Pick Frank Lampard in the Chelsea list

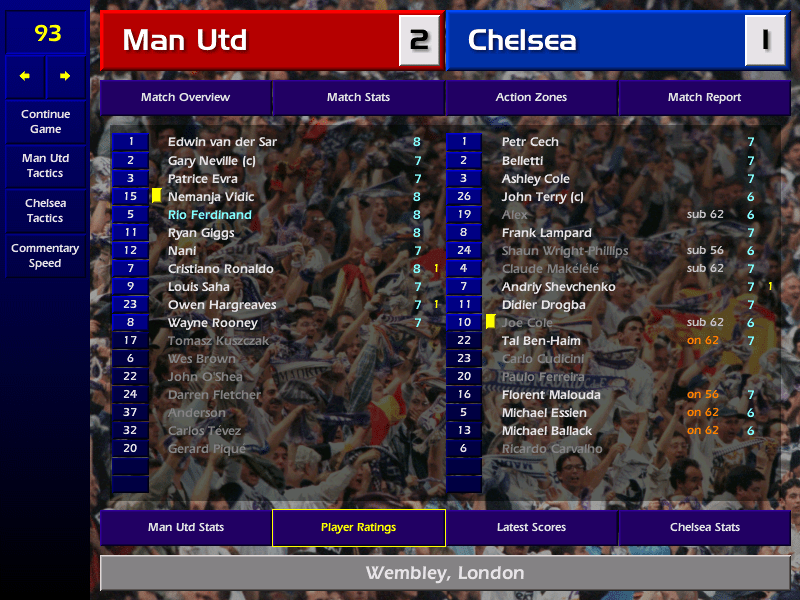coord(546,233)
